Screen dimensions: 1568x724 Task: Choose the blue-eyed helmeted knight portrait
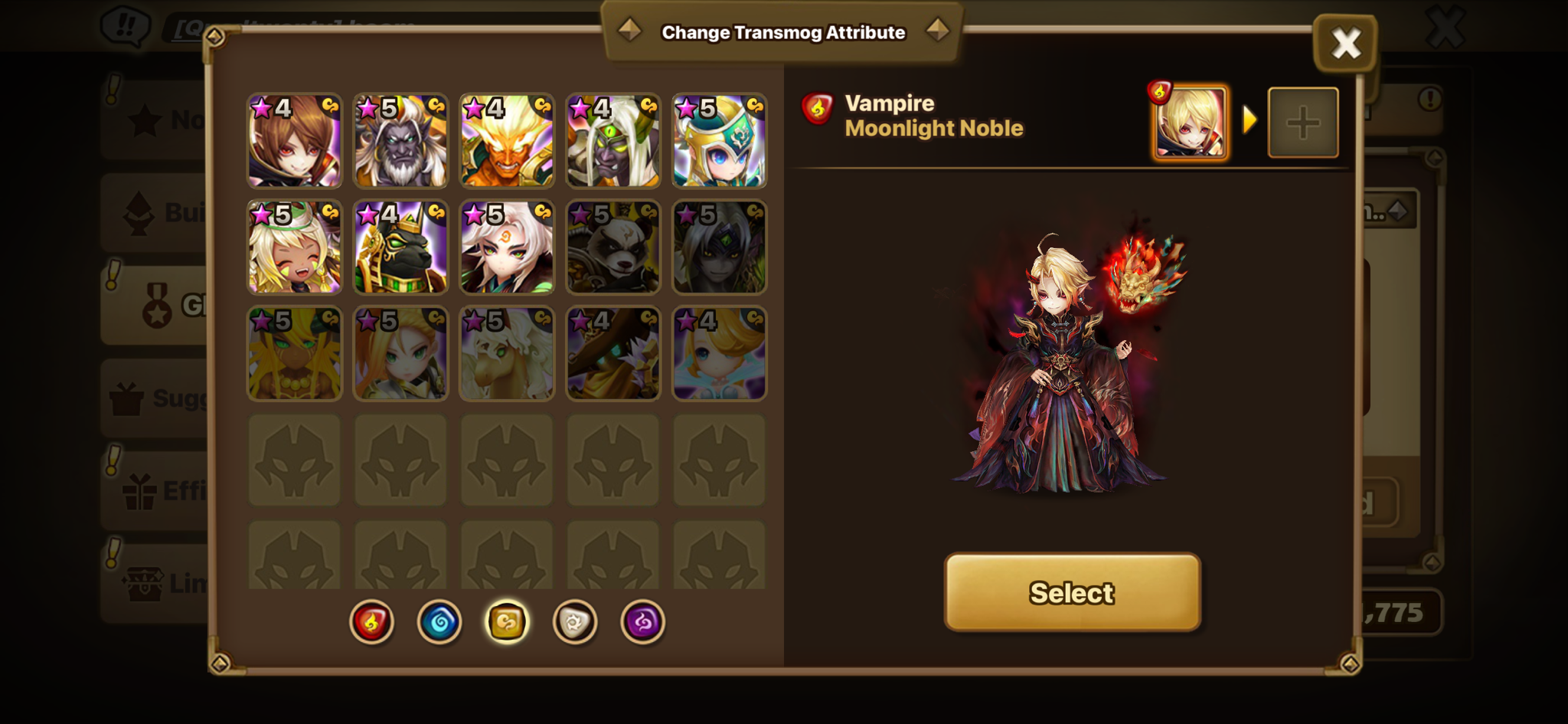click(719, 141)
